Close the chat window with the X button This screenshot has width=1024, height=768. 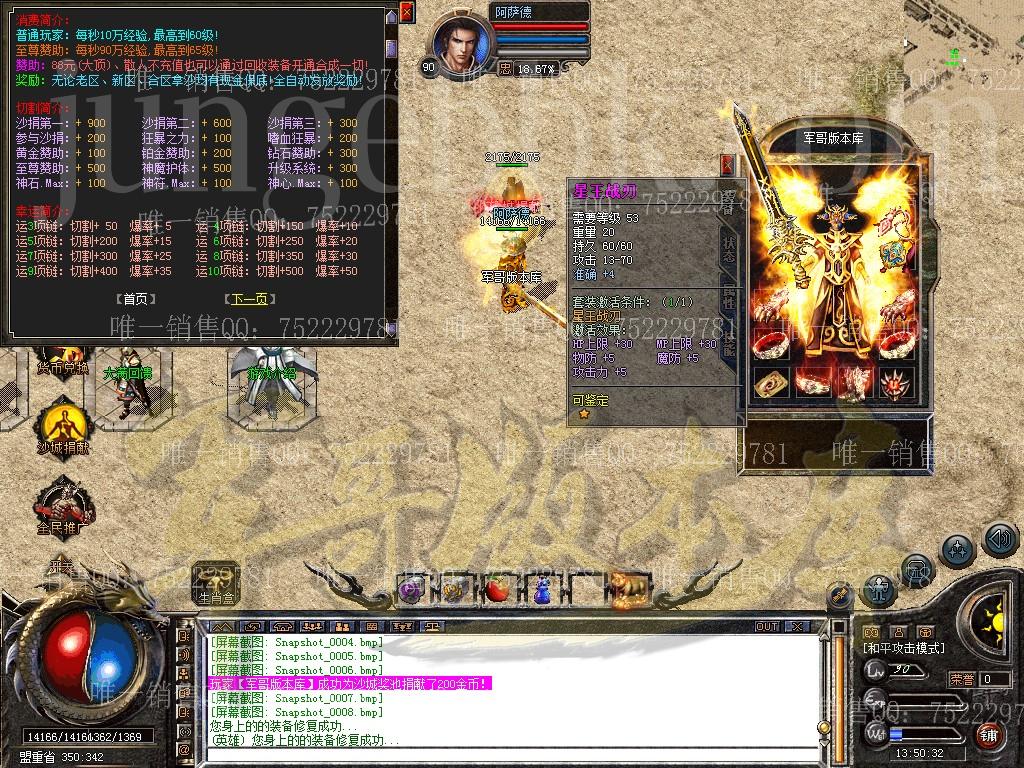[x=797, y=626]
